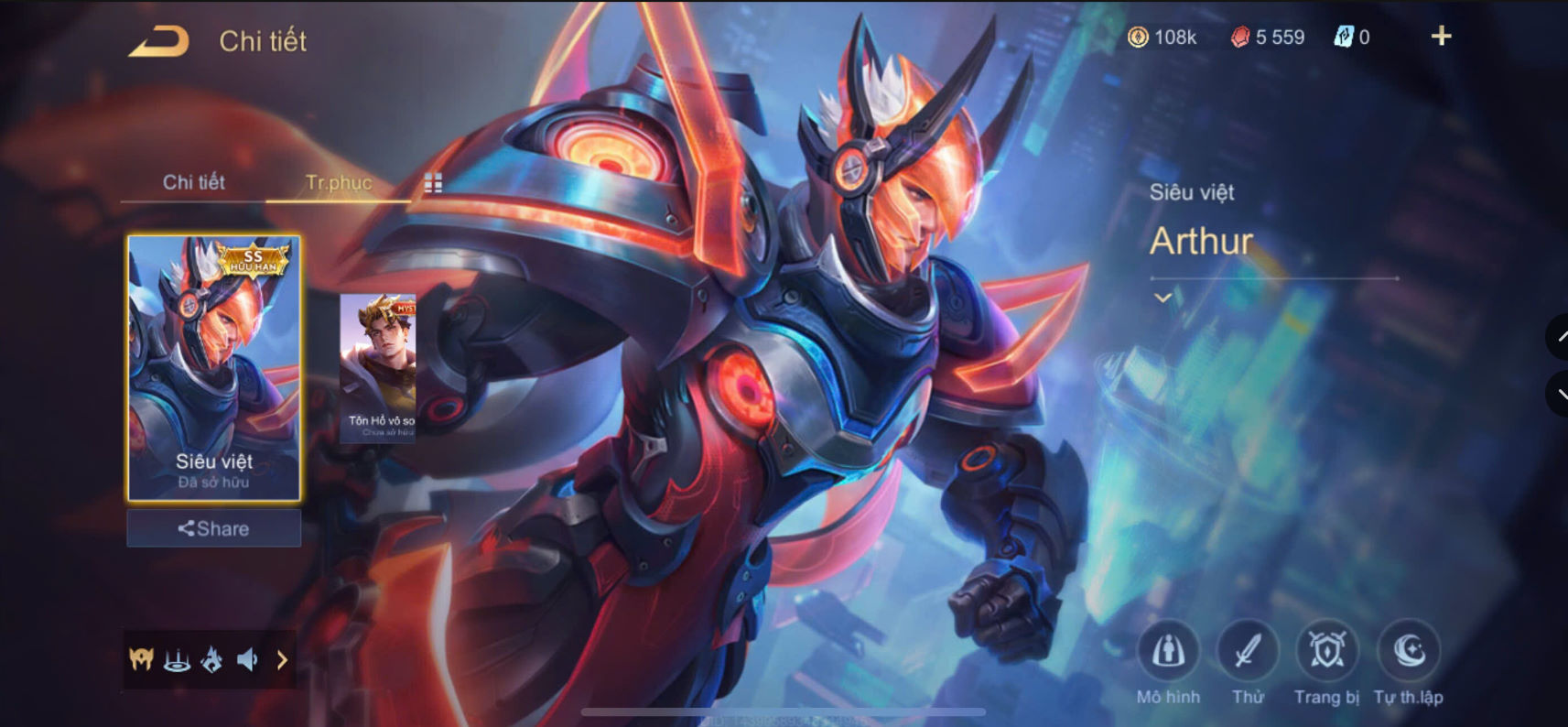This screenshot has height=727, width=1568.
Task: Switch to the Chi tiết tab
Action: (x=192, y=182)
